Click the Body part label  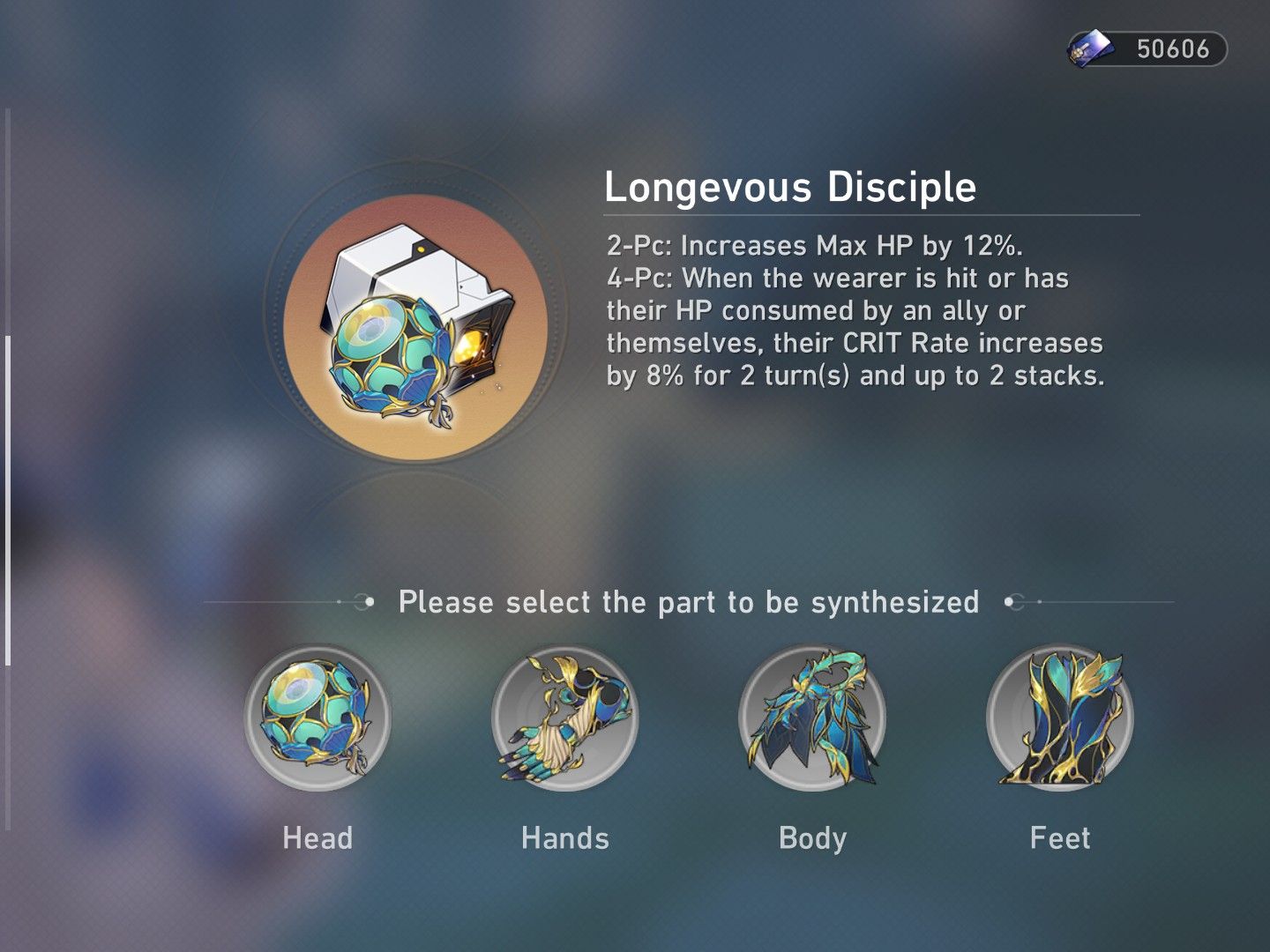point(811,838)
